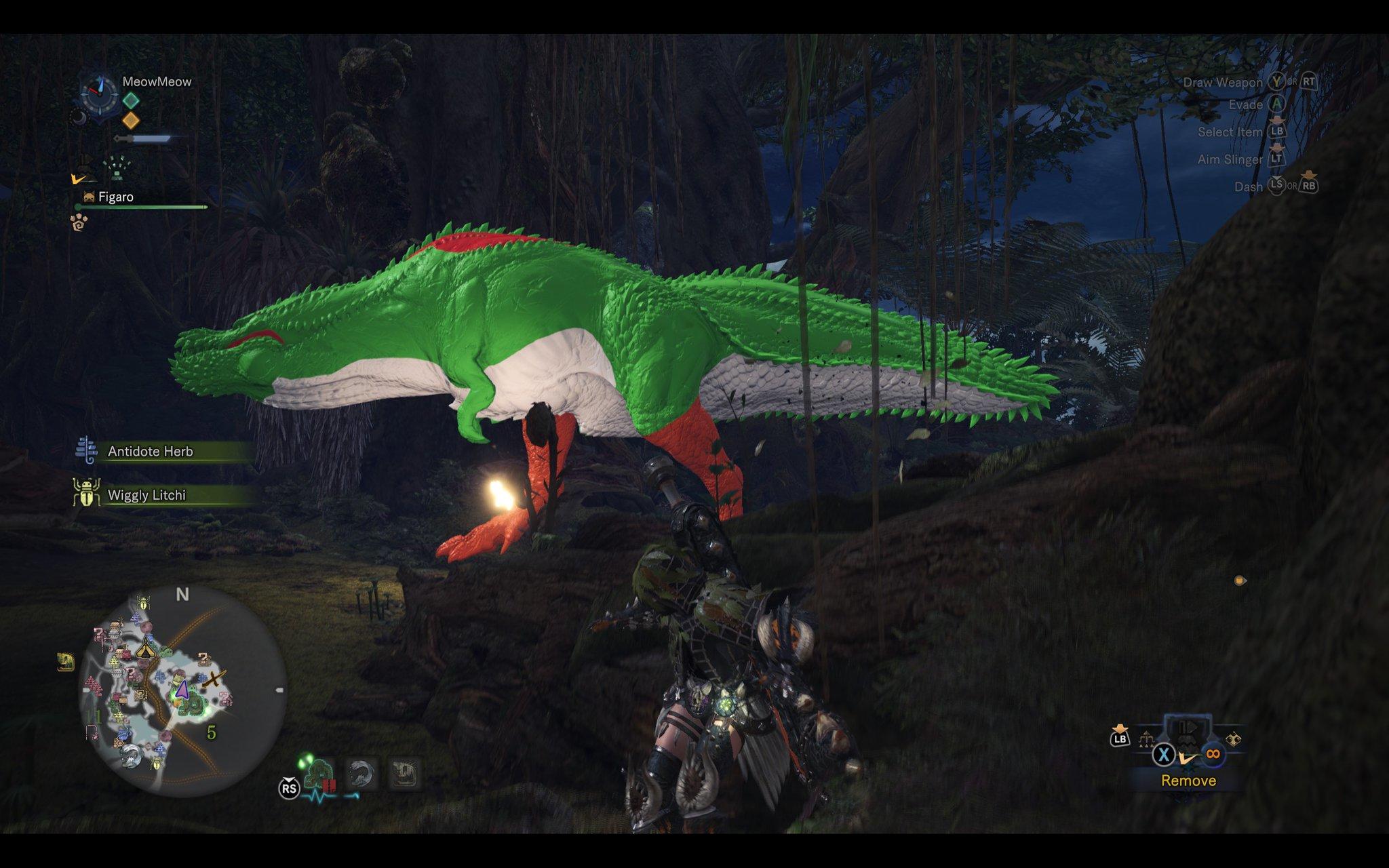Open the circular area minimap
The height and width of the screenshot is (868, 1389).
pyautogui.click(x=182, y=690)
